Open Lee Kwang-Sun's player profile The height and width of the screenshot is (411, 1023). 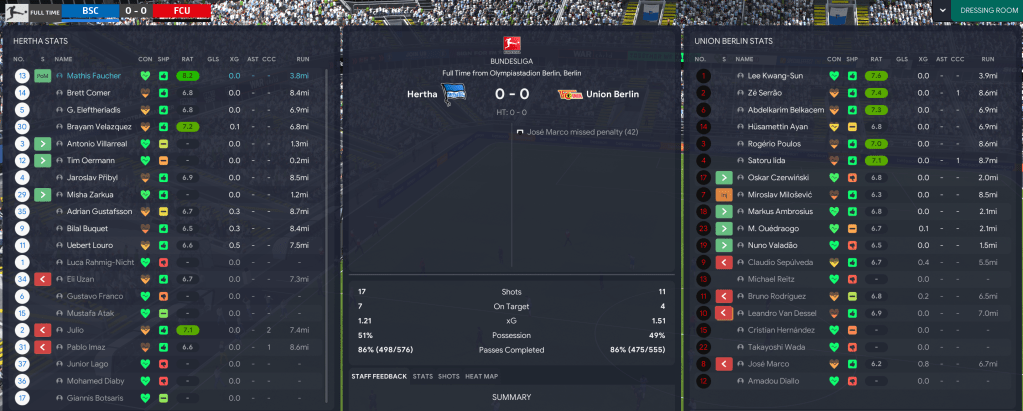point(775,76)
